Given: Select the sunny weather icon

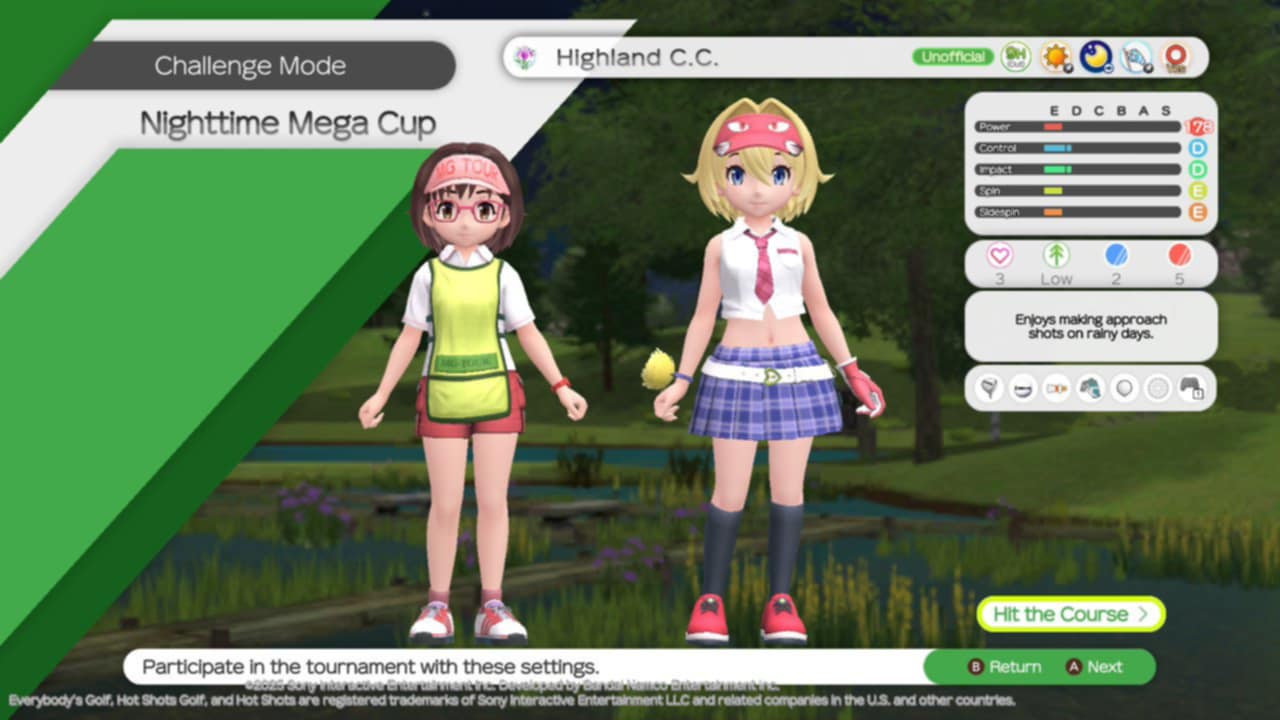Looking at the screenshot, I should (x=1055, y=57).
